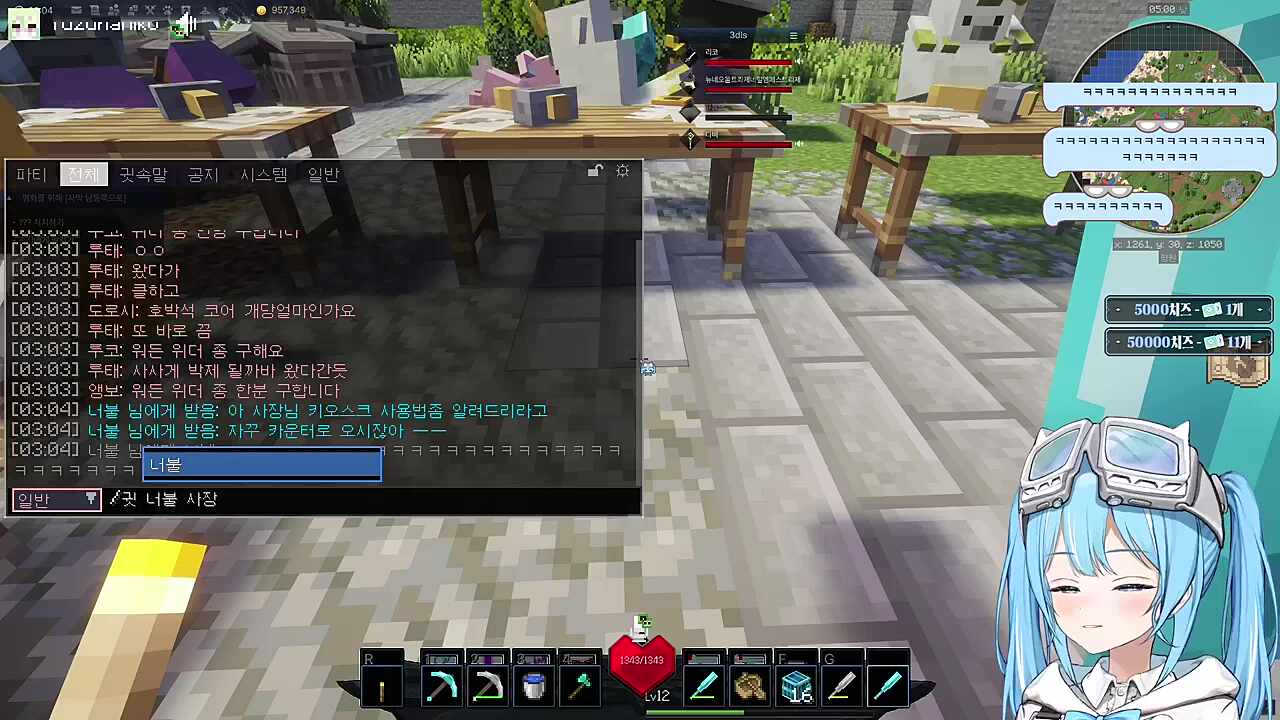
Task: Click into the chat message input field
Action: coord(370,499)
